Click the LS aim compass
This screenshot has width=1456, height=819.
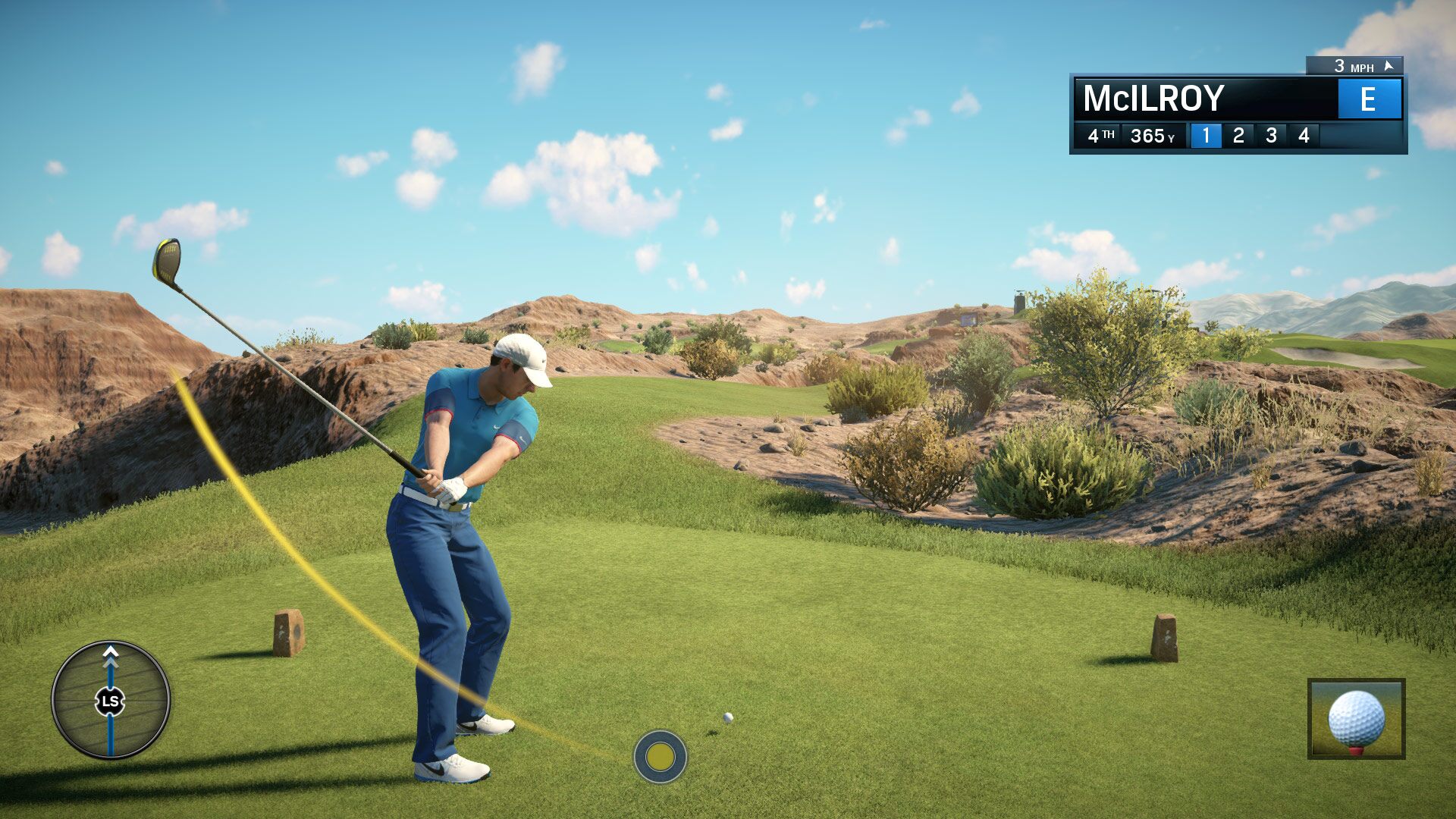(111, 701)
